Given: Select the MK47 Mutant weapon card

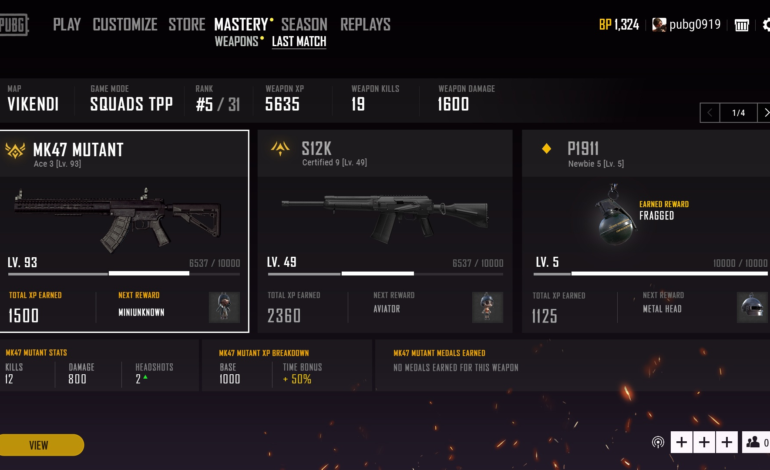Looking at the screenshot, I should 124,230.
